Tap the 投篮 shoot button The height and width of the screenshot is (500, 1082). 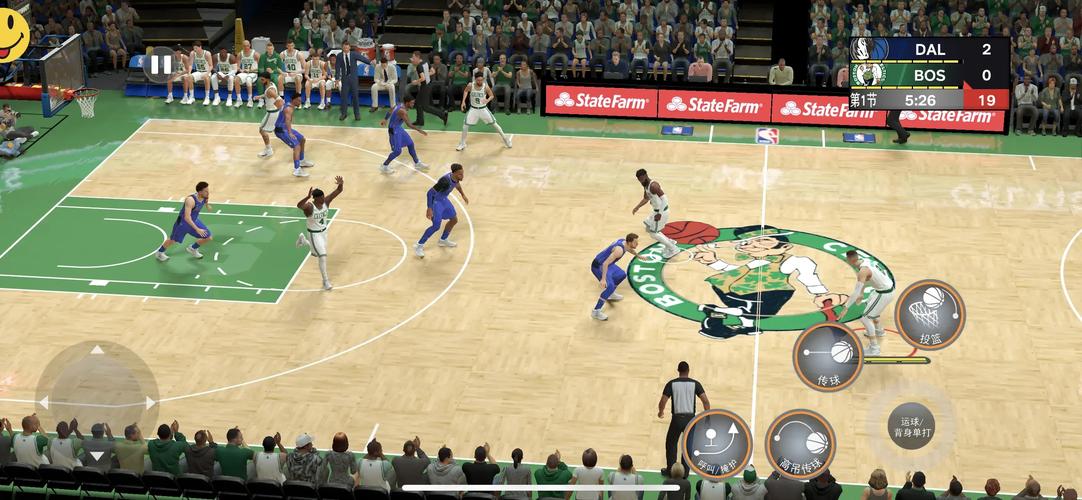(929, 314)
